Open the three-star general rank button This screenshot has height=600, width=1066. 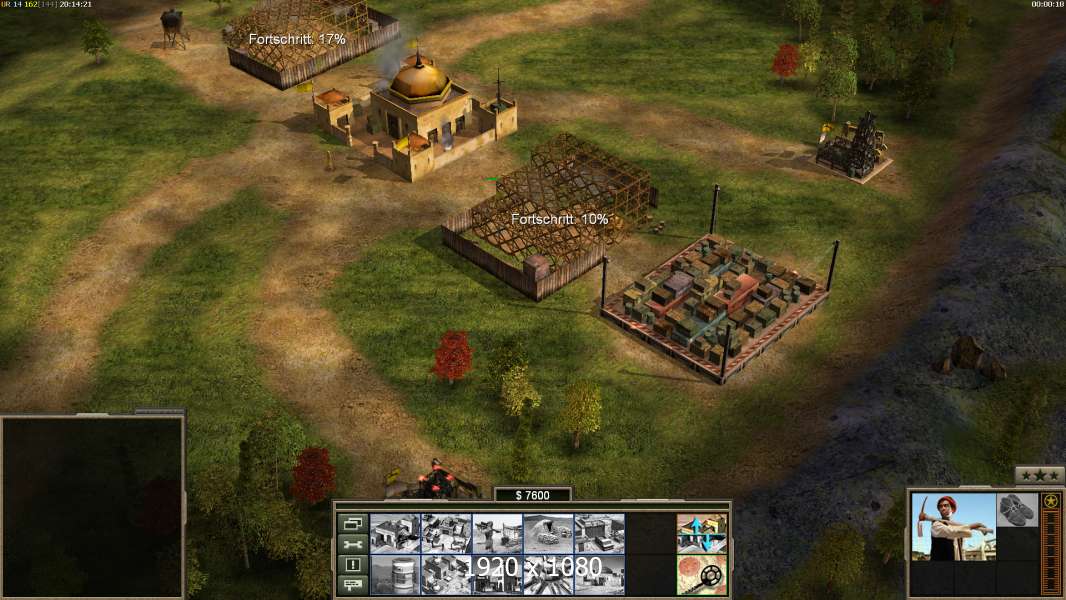pyautogui.click(x=1039, y=475)
